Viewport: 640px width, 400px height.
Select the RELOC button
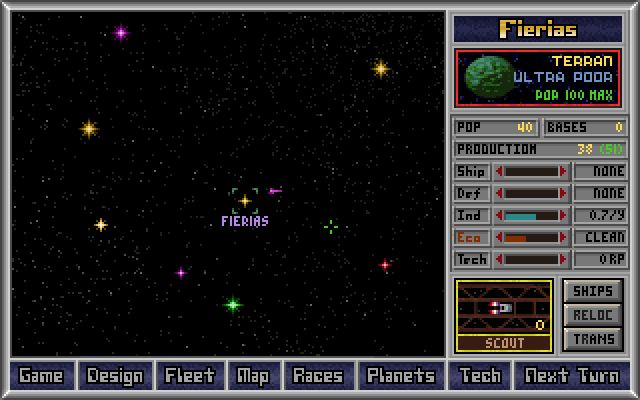tap(593, 315)
